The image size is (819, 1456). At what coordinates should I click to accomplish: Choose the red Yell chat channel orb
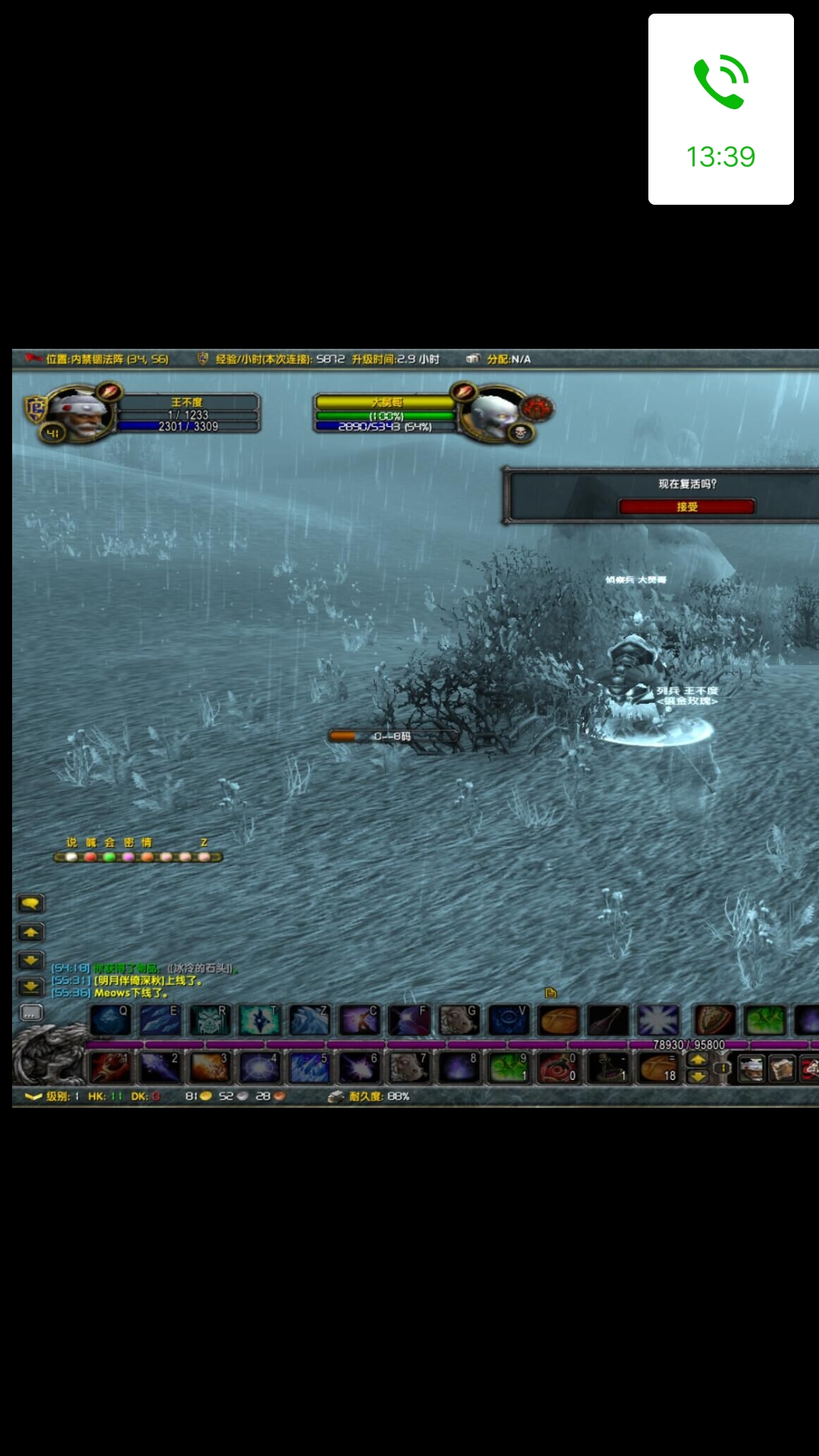click(90, 857)
